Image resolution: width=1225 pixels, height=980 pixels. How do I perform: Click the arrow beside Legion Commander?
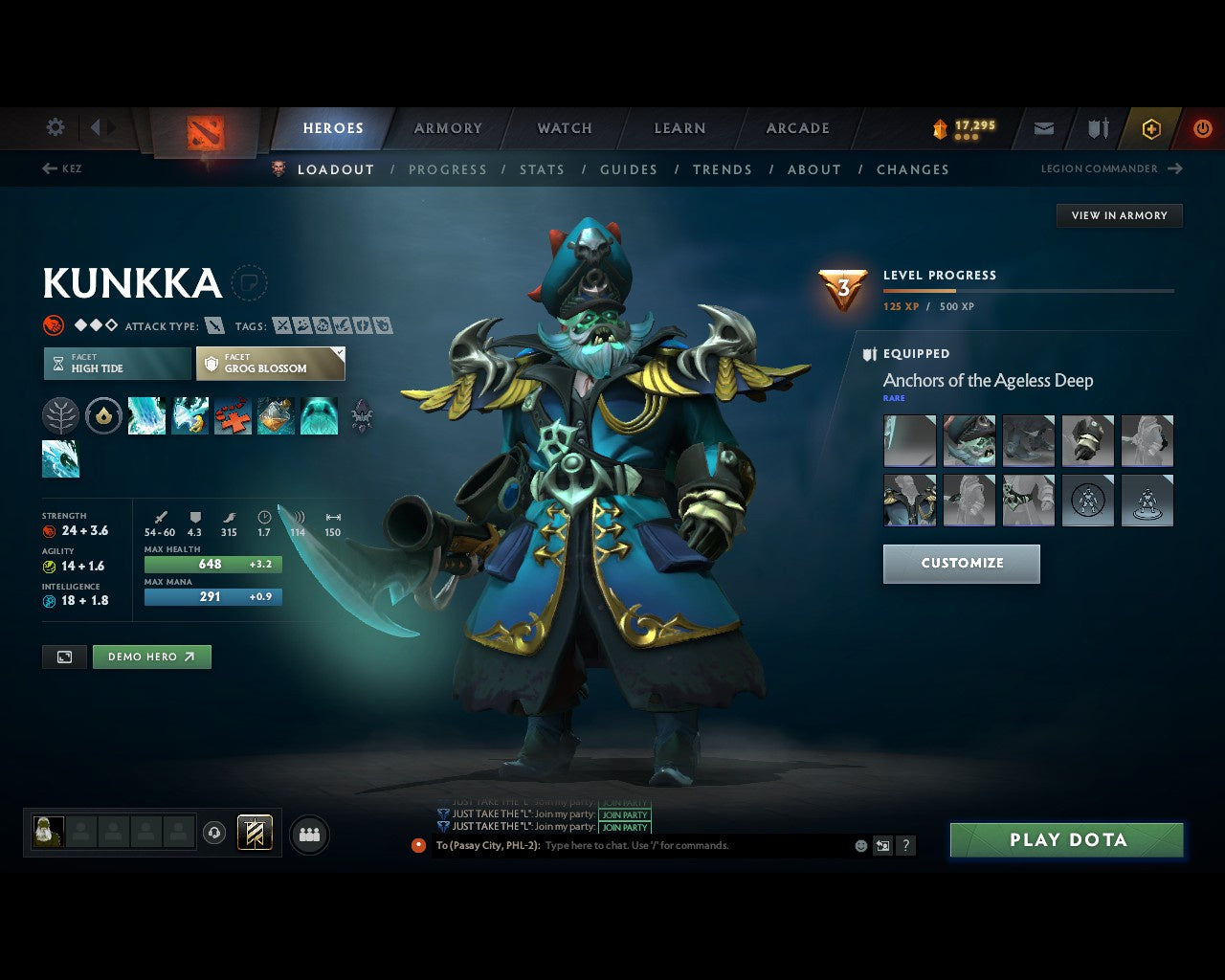[1175, 168]
